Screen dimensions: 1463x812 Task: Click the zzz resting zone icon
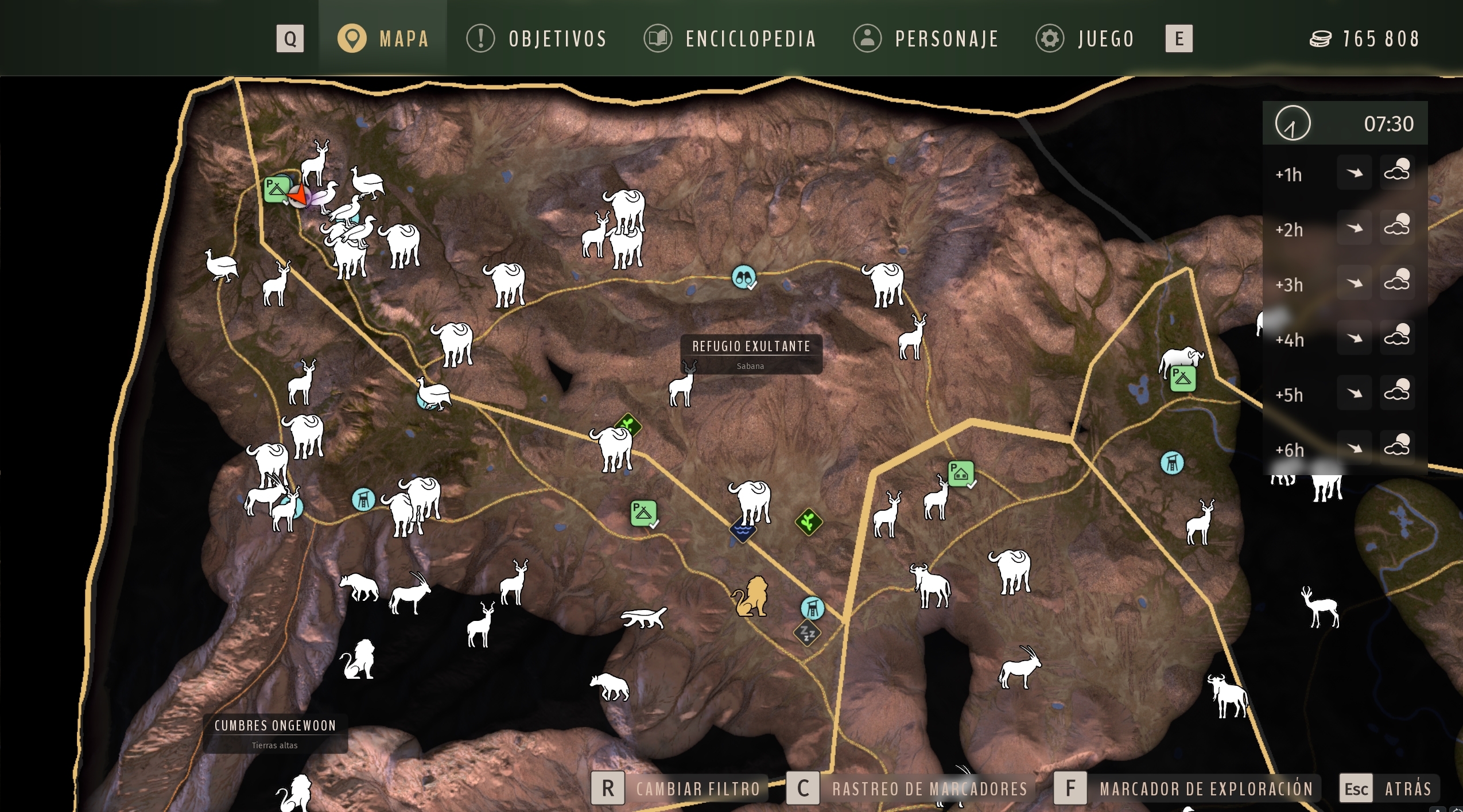[808, 632]
